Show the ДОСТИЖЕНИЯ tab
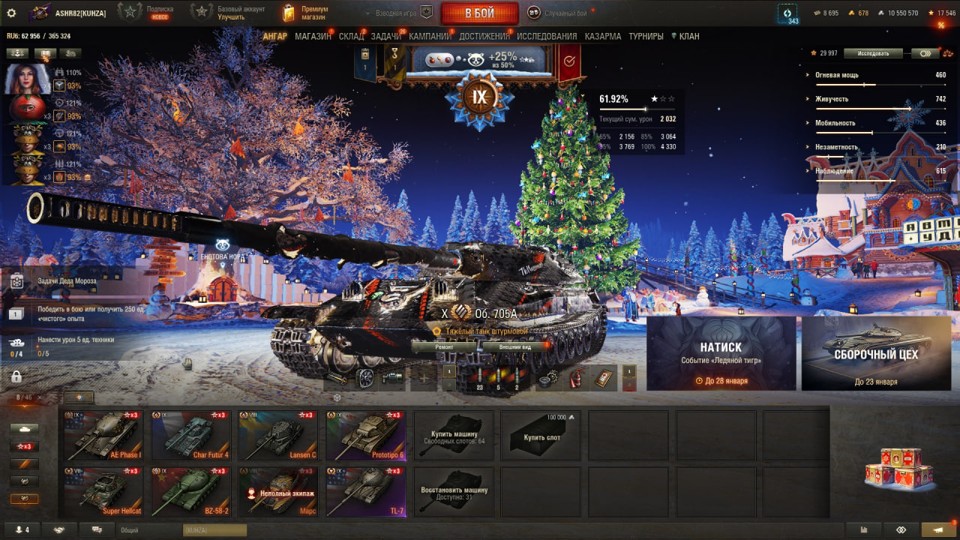Screen dimensions: 960x540 pos(485,36)
